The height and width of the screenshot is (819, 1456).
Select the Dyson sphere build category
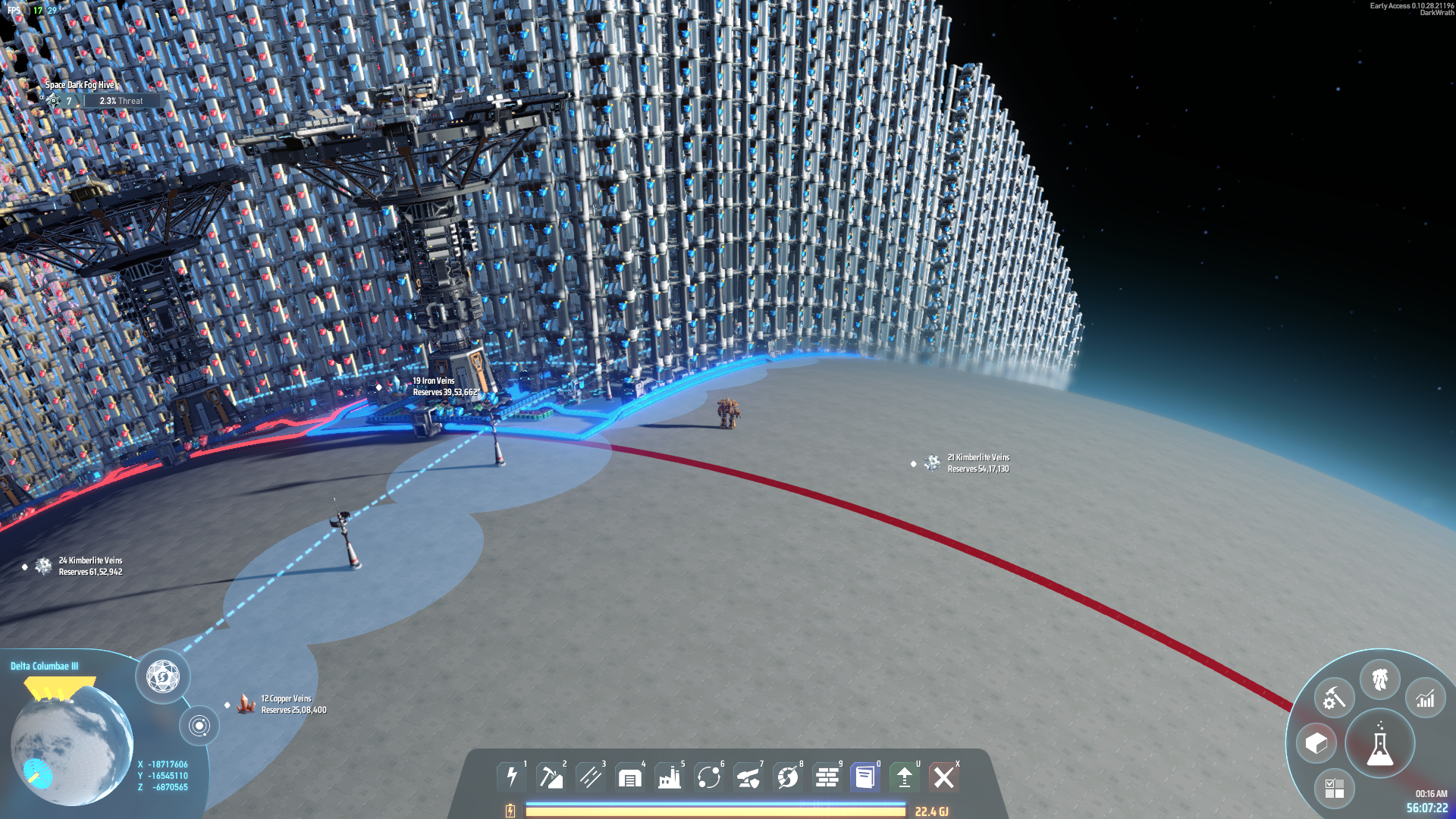788,777
